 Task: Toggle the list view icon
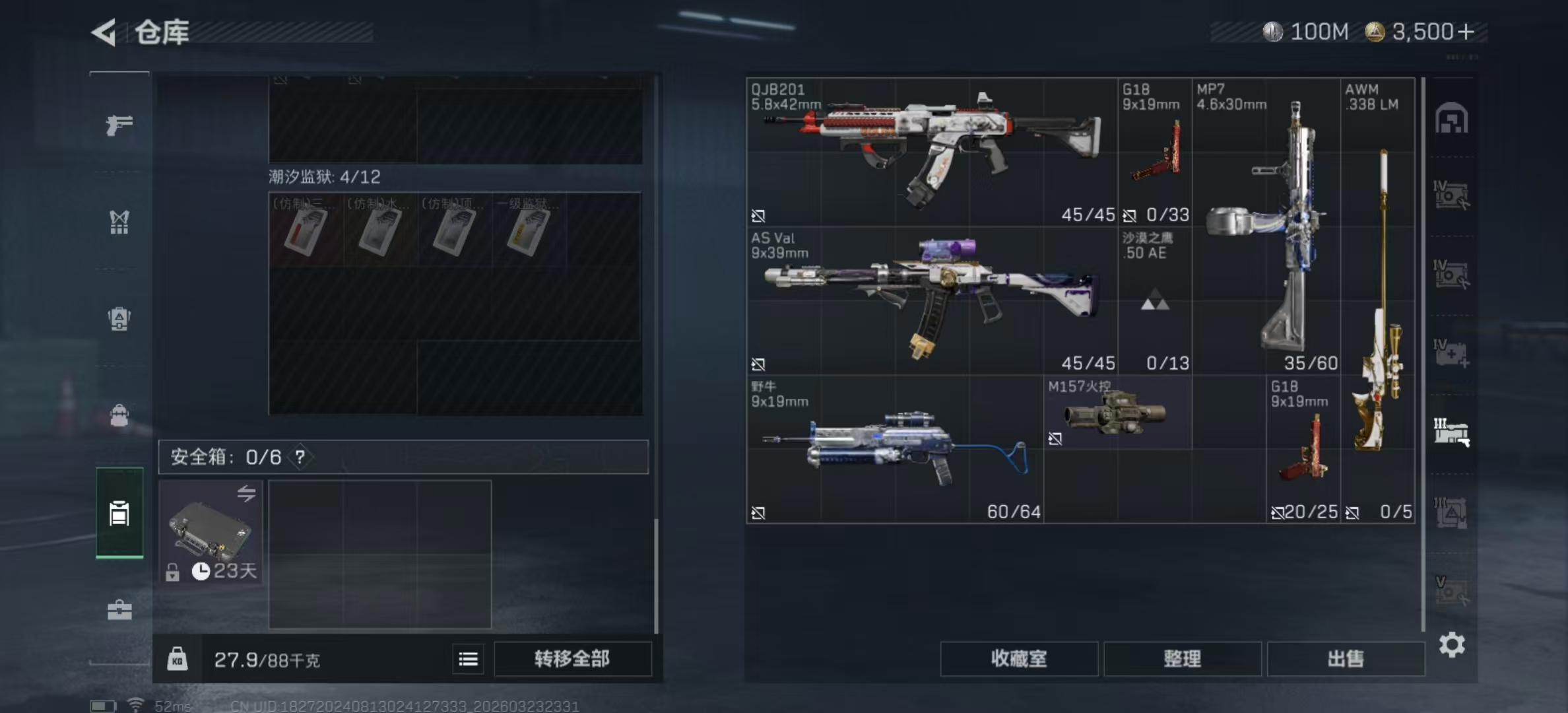click(469, 659)
